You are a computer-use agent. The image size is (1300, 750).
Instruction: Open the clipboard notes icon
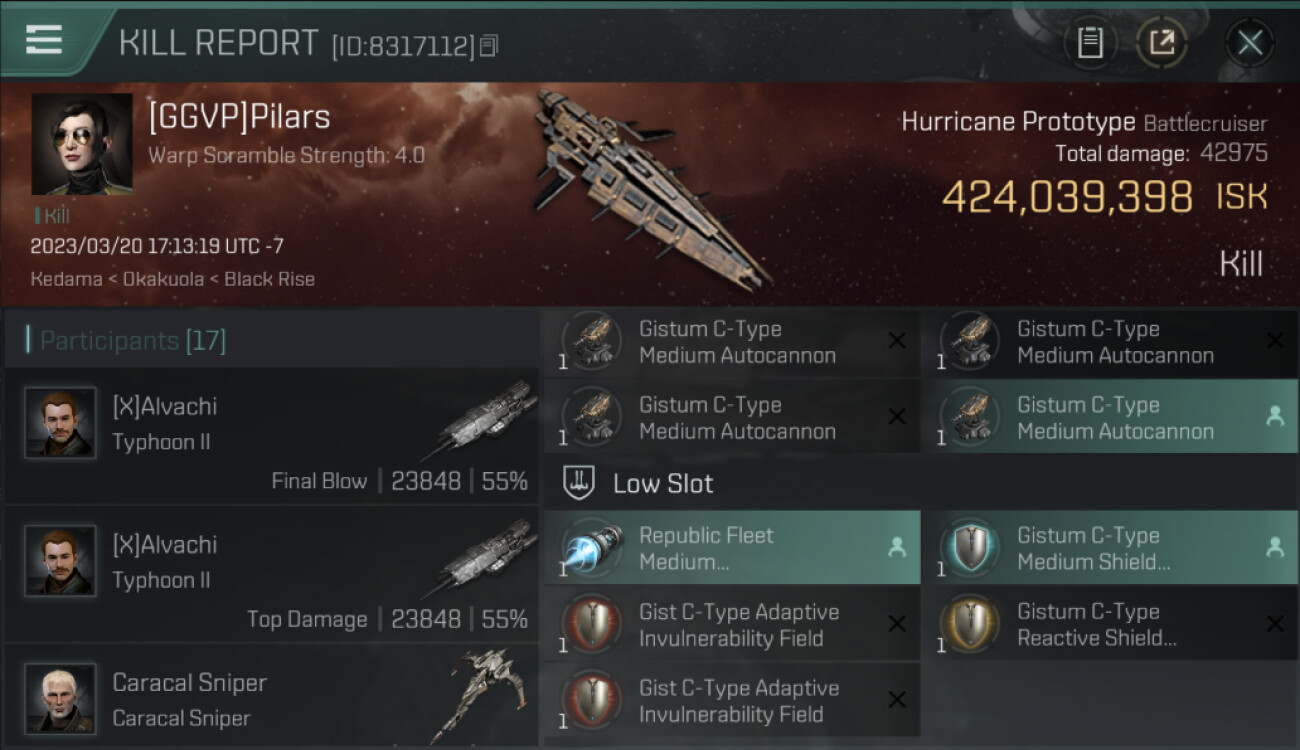coord(1090,43)
